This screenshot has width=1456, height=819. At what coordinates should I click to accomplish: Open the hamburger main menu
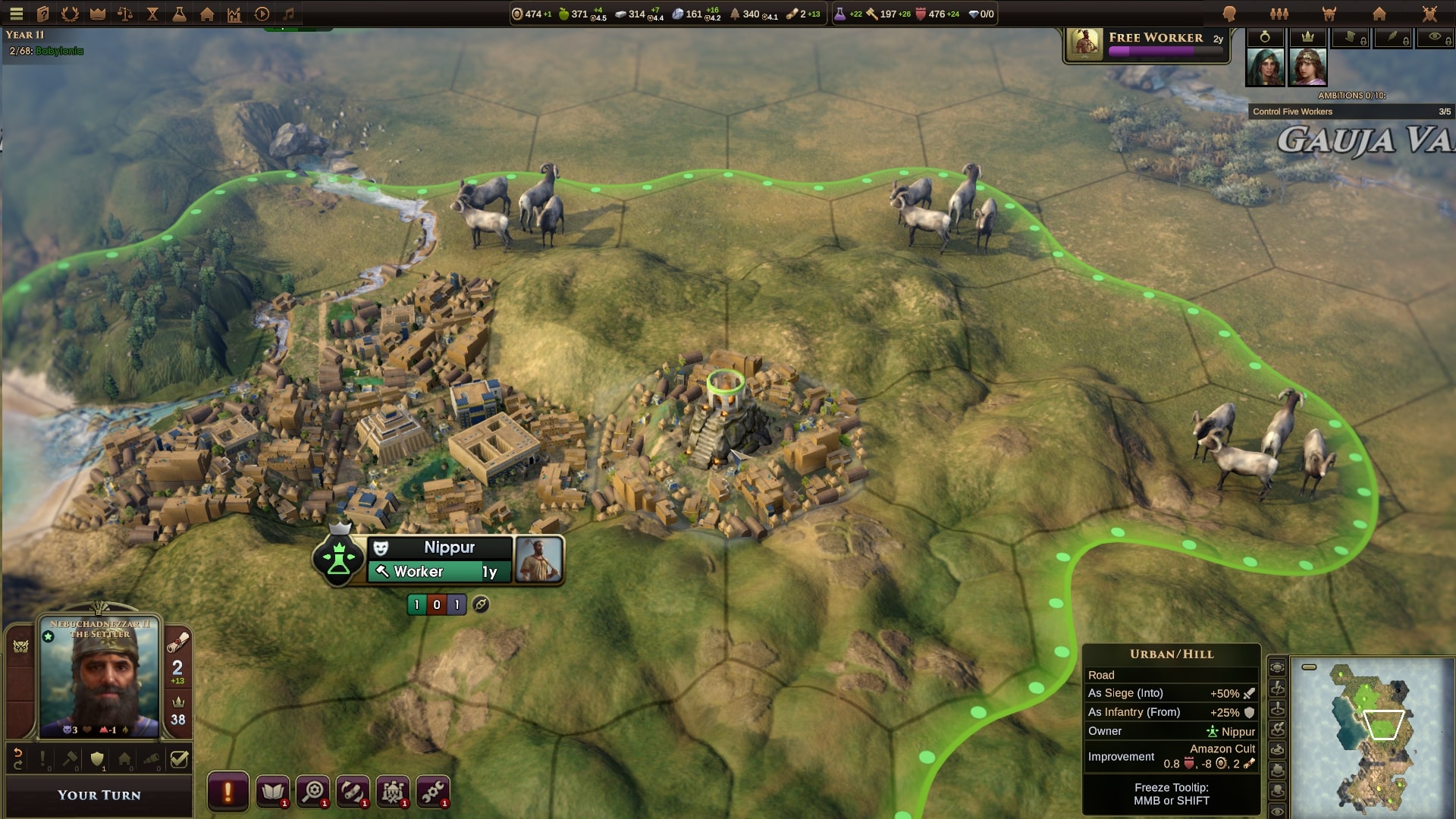[16, 14]
